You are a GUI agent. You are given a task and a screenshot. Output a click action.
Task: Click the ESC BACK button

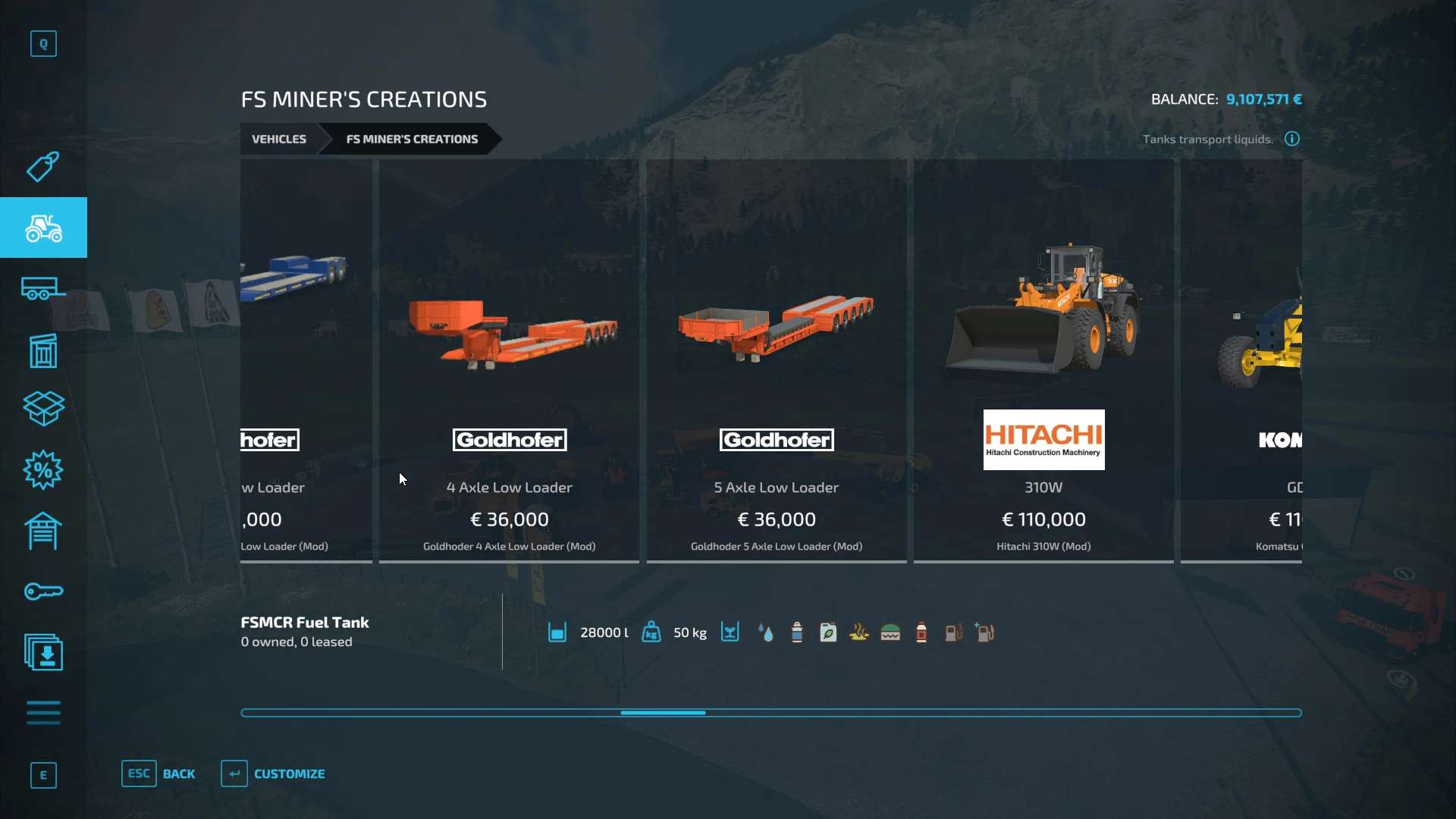click(x=159, y=773)
